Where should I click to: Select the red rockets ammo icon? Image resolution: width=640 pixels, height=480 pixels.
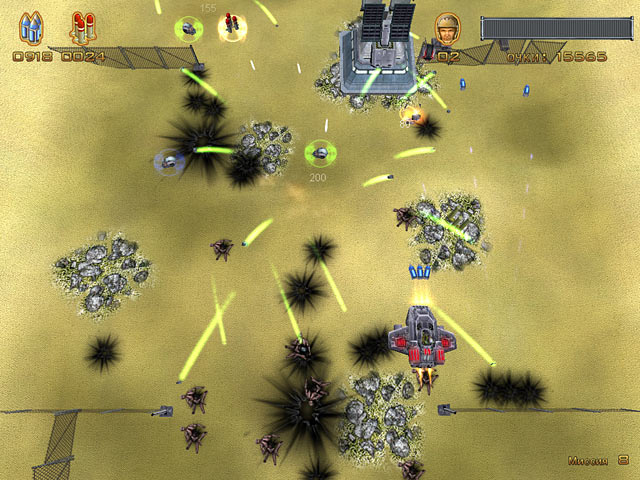(82, 28)
